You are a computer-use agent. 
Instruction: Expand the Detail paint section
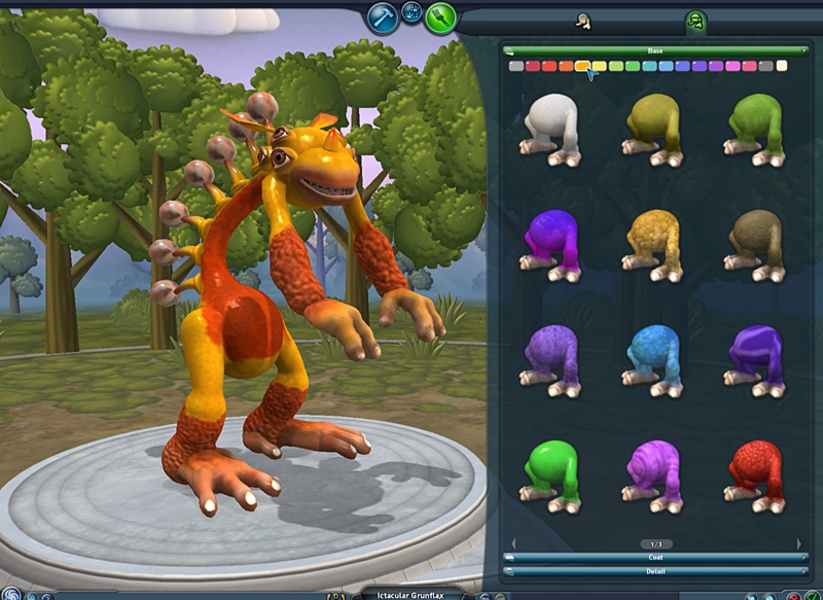656,570
